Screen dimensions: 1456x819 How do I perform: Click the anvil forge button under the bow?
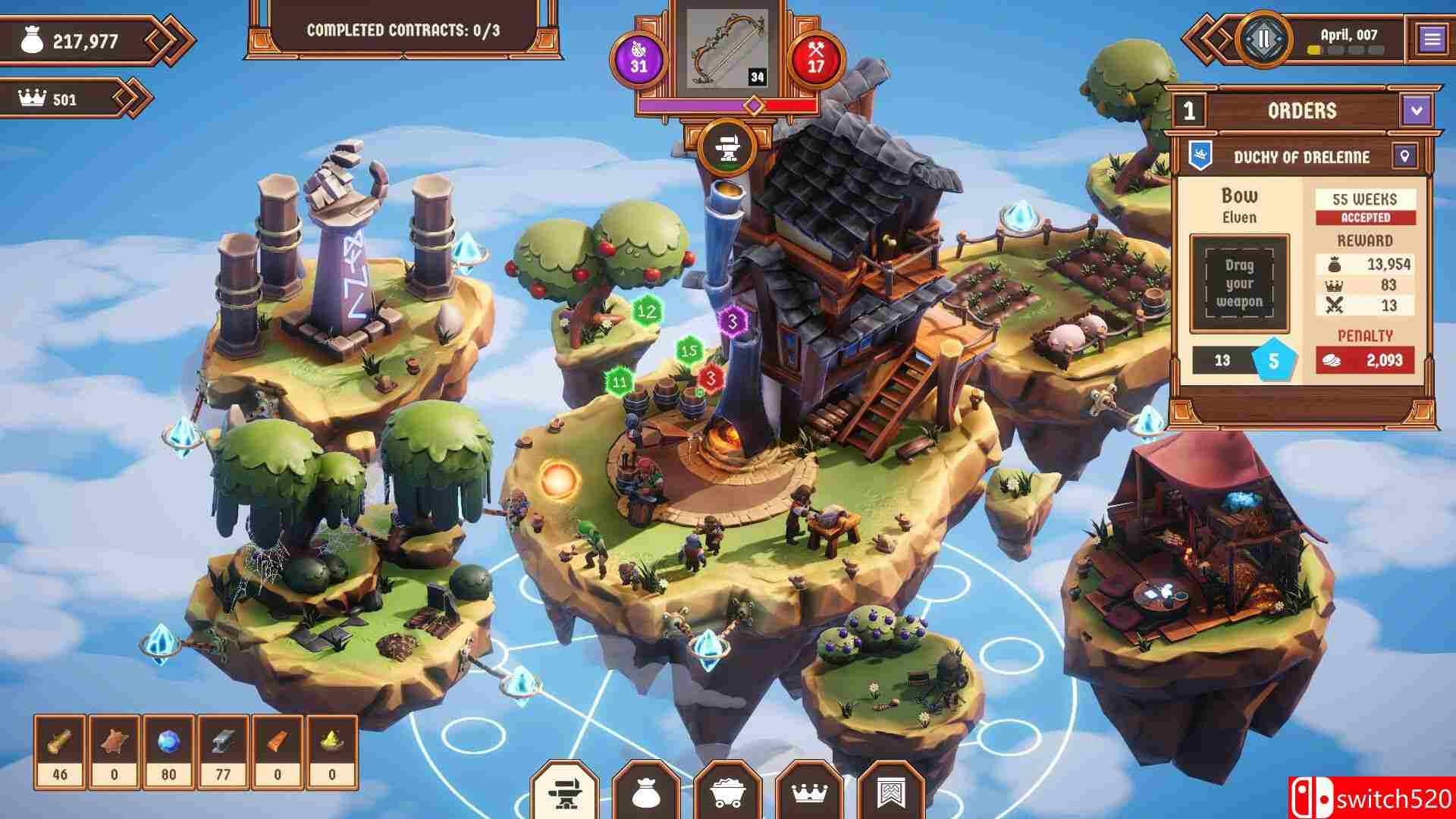tap(728, 147)
